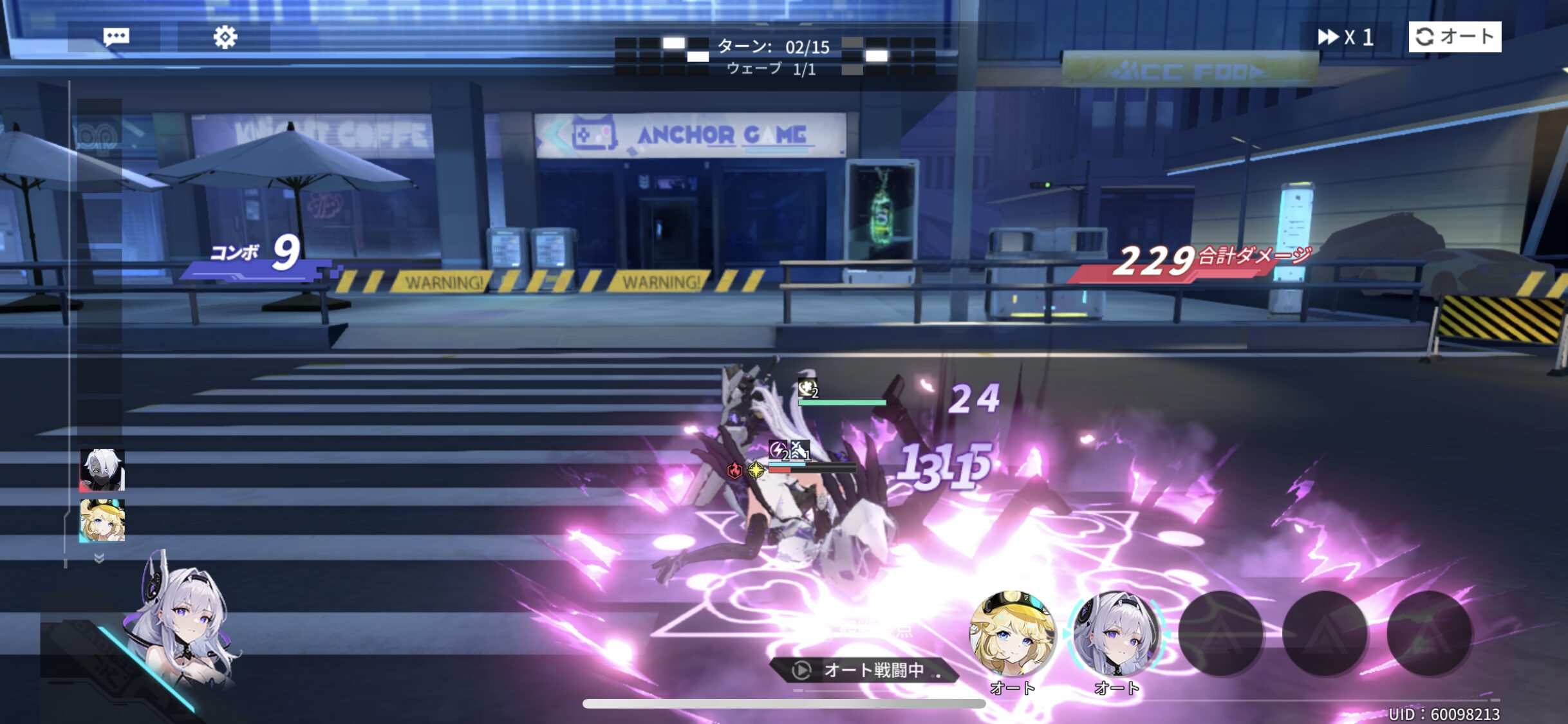Toggle the オート auto-battle button
This screenshot has height=724, width=1568.
pyautogui.click(x=1455, y=37)
